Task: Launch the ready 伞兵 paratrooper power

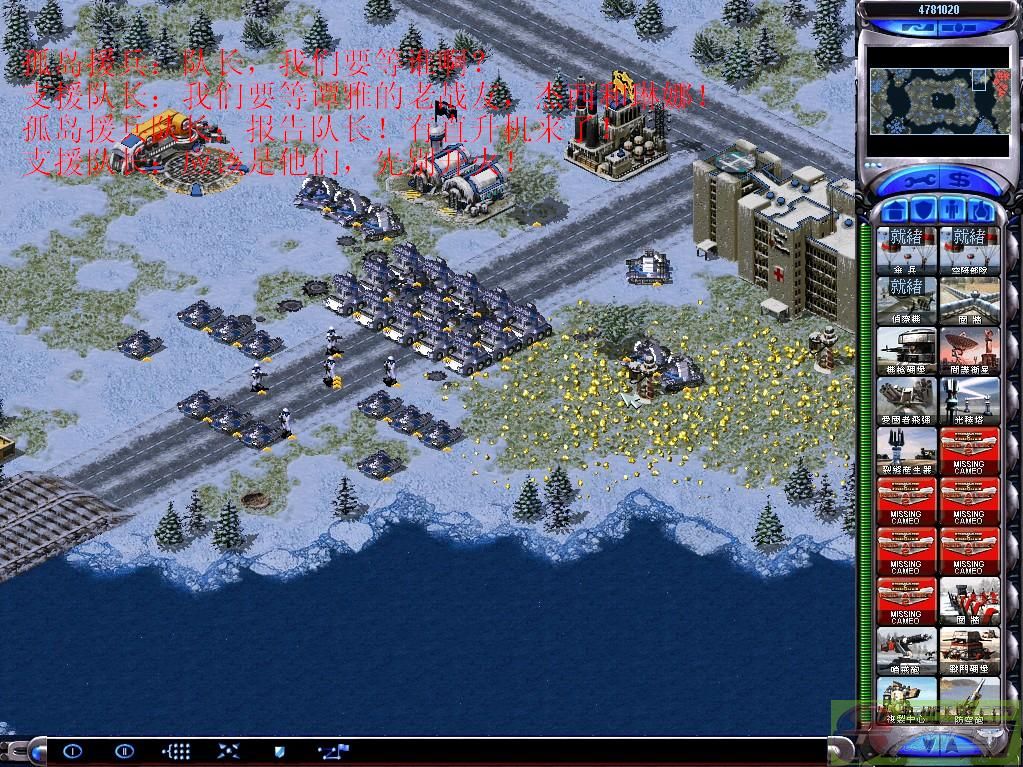Action: coord(906,249)
